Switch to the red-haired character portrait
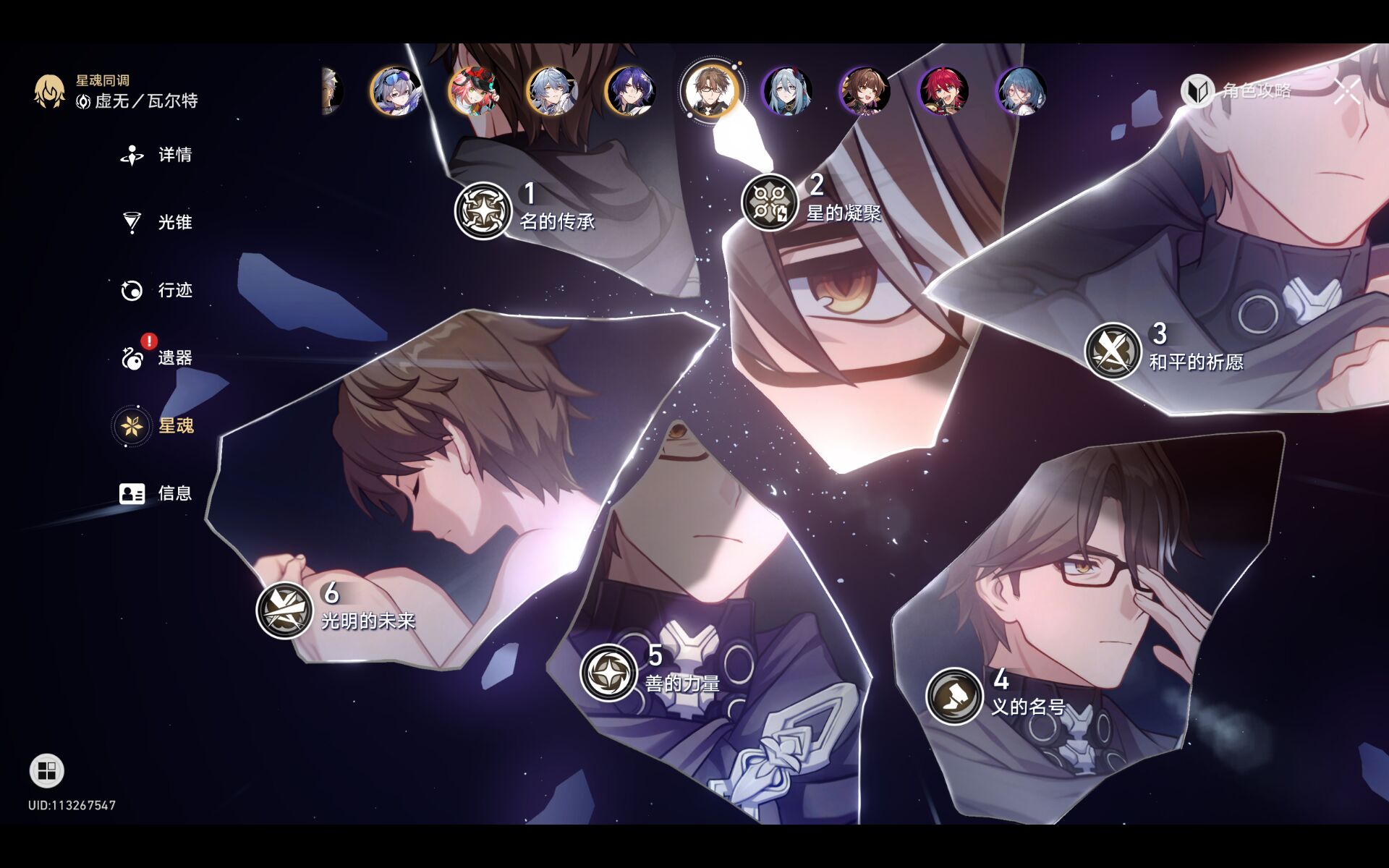The width and height of the screenshot is (1389, 868). 943,92
